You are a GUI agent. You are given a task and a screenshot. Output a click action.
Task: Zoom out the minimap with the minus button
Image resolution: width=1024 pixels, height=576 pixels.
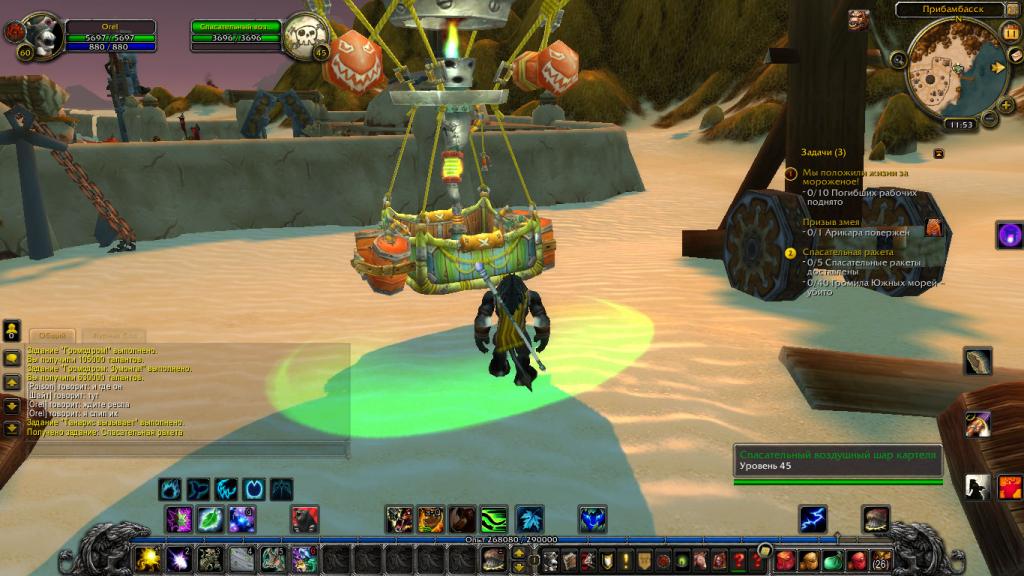[990, 118]
